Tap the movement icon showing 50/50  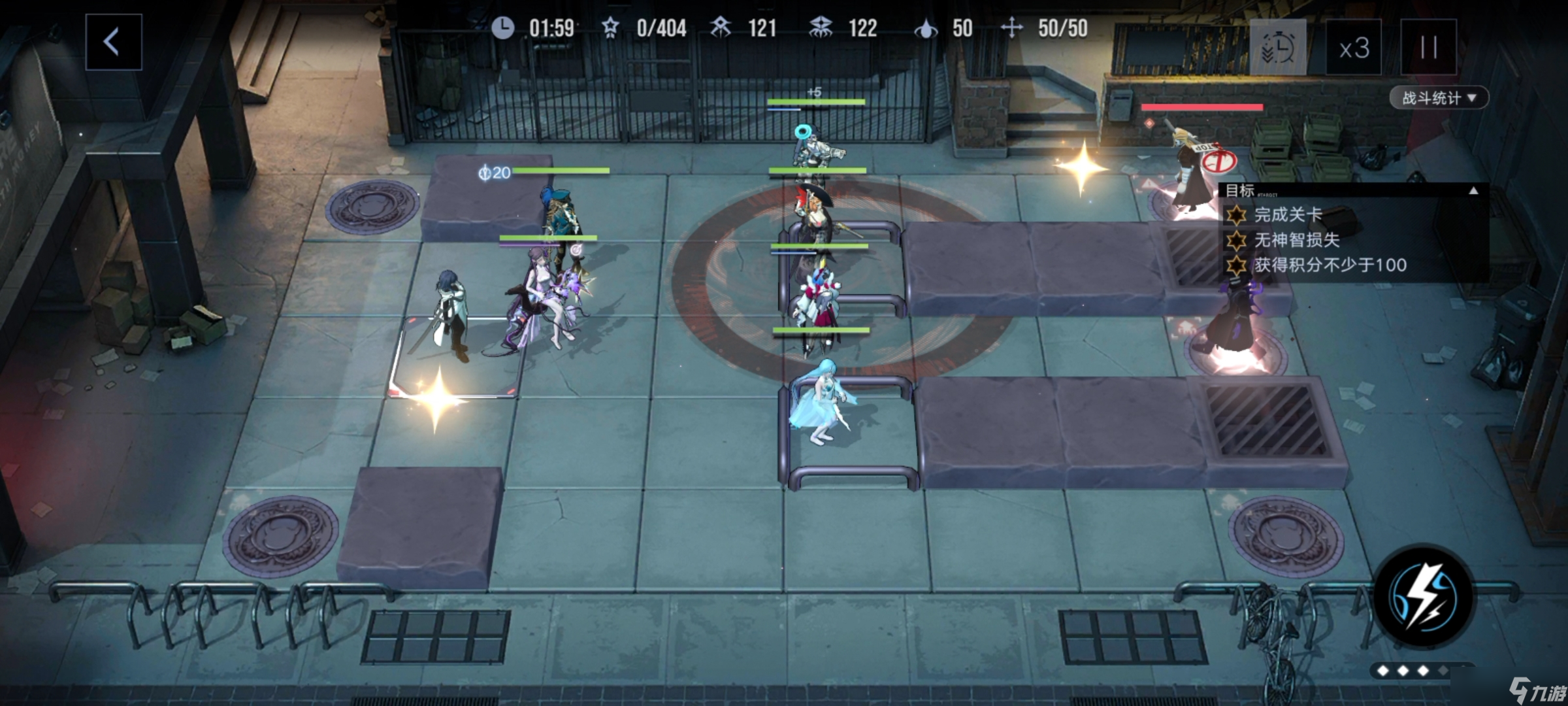pyautogui.click(x=1013, y=28)
